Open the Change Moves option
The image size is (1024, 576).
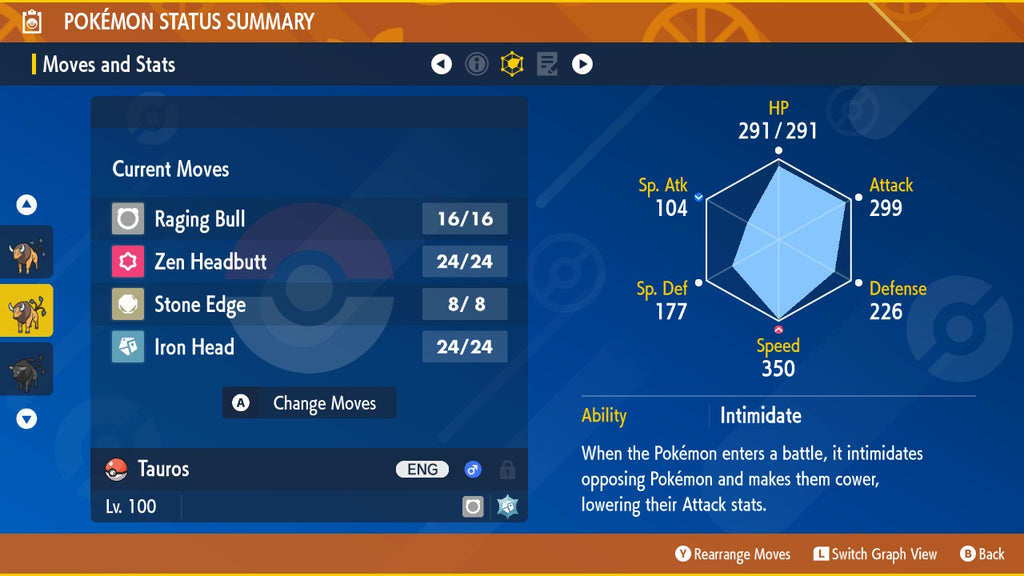309,403
